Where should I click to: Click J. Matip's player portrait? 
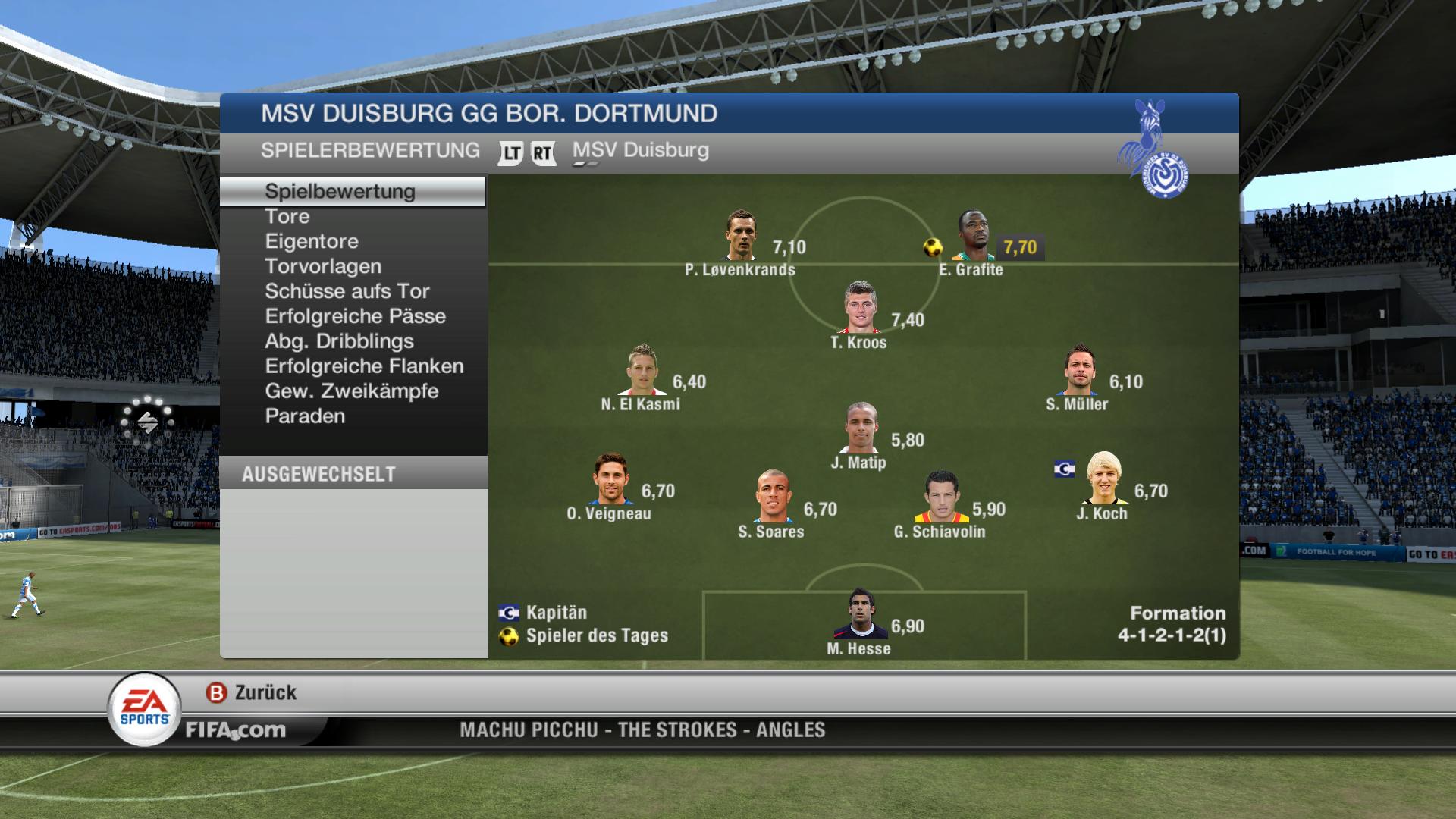tap(861, 428)
